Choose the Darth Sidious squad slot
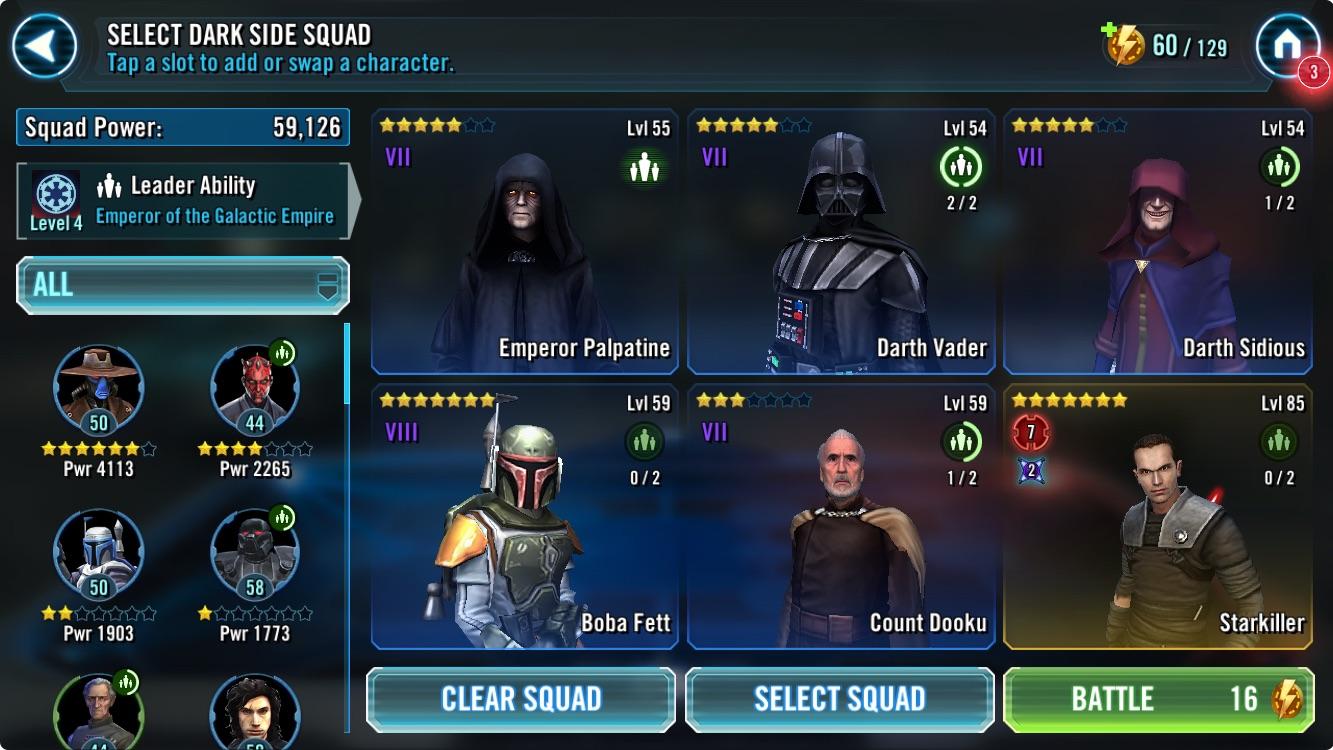Viewport: 1333px width, 750px height. coord(1158,241)
